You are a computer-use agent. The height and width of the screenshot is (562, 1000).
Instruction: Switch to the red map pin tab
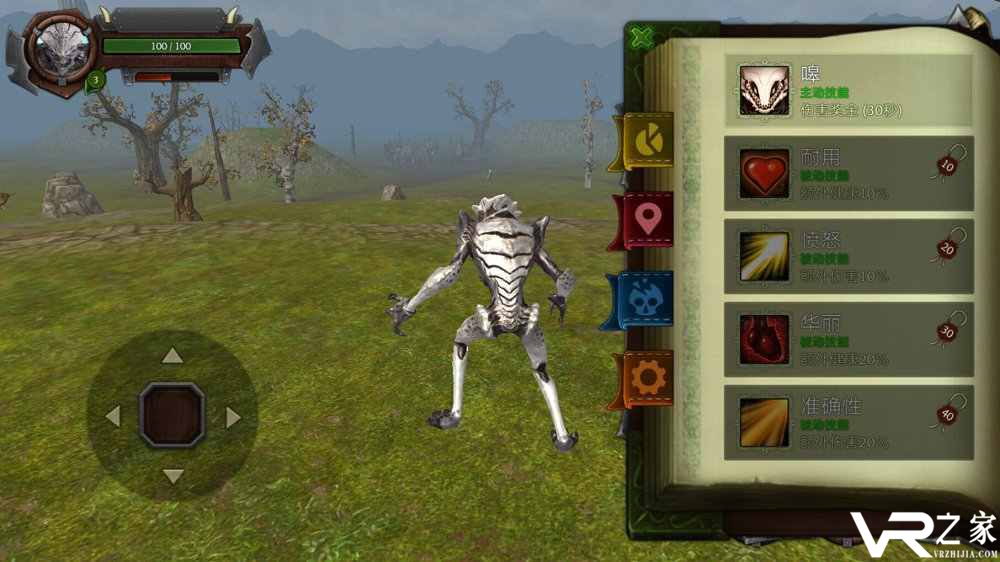pyautogui.click(x=647, y=219)
